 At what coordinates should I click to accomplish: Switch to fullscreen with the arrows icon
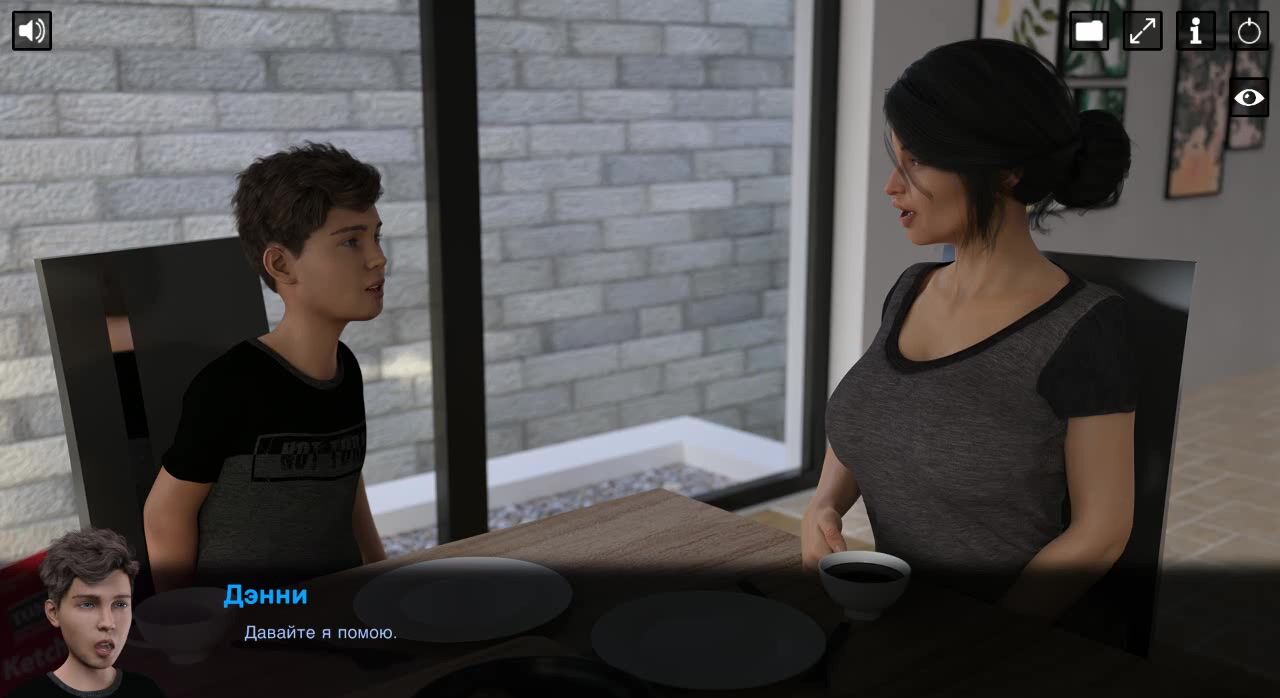(x=1142, y=31)
